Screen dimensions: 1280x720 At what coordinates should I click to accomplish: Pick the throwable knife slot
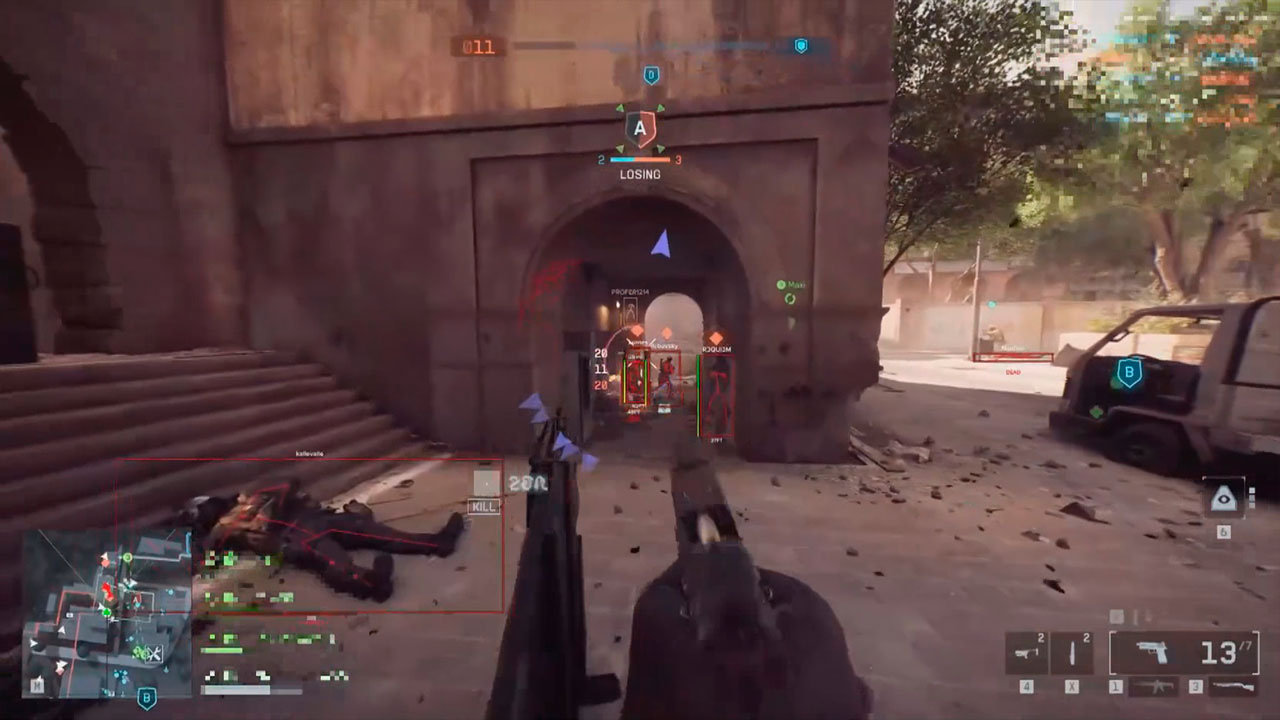(x=1072, y=654)
